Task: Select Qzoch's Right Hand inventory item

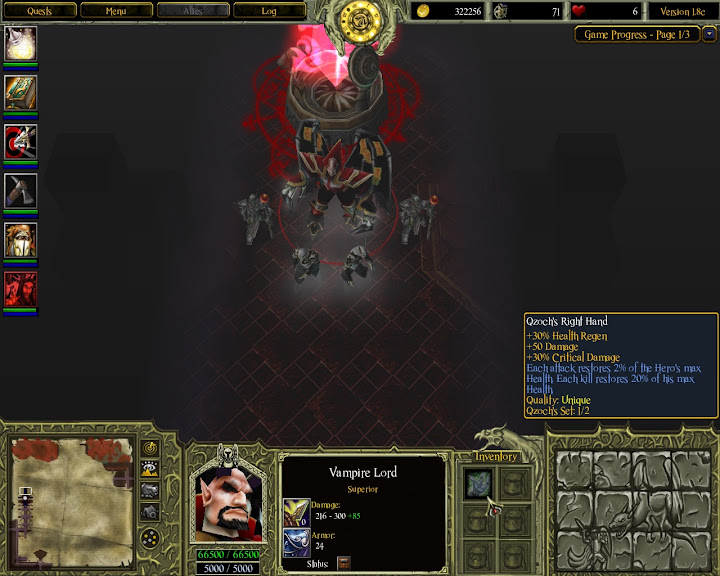Action: point(477,485)
